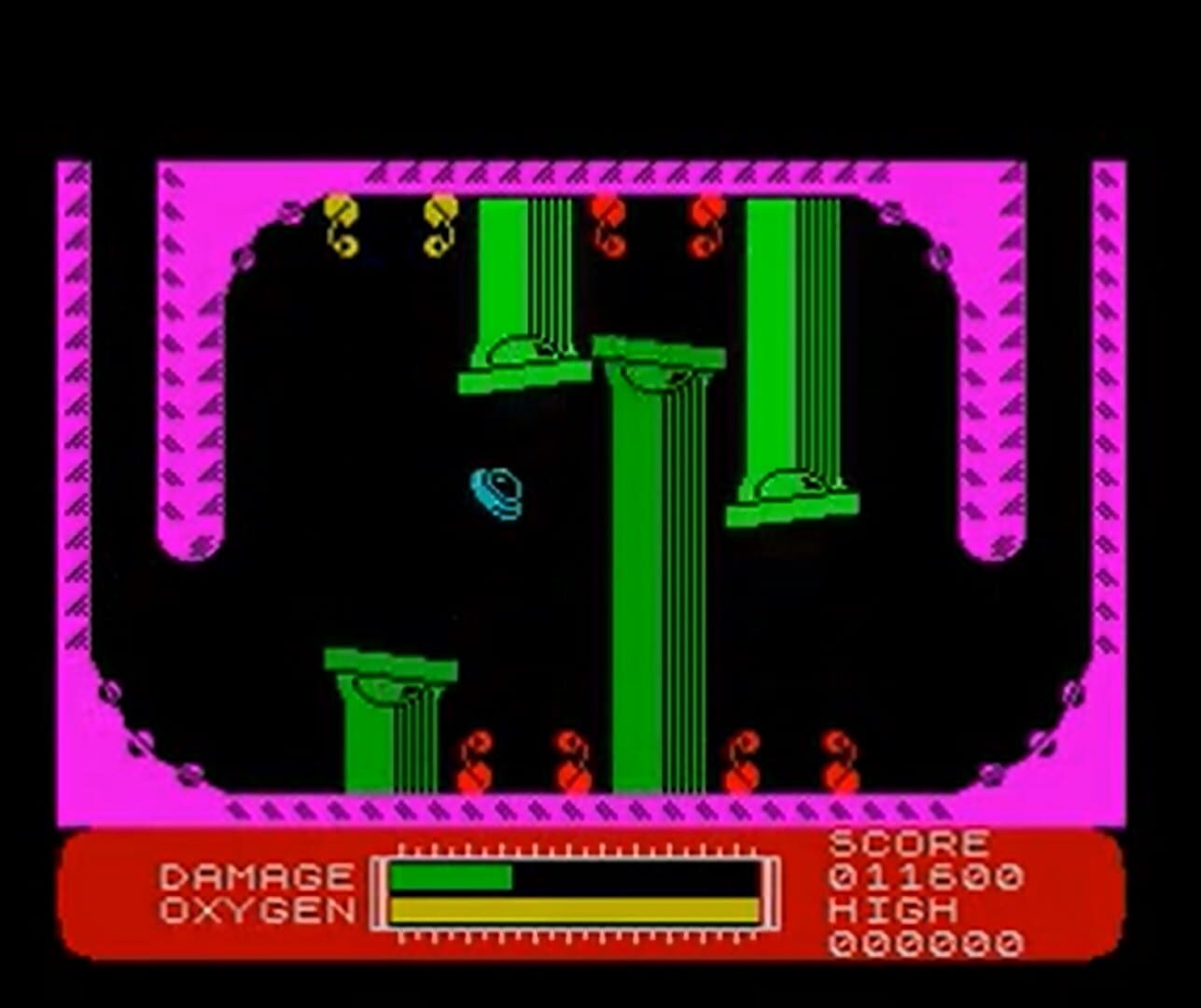Click the HIGH score label
The width and height of the screenshot is (1201, 1008).
point(896,910)
